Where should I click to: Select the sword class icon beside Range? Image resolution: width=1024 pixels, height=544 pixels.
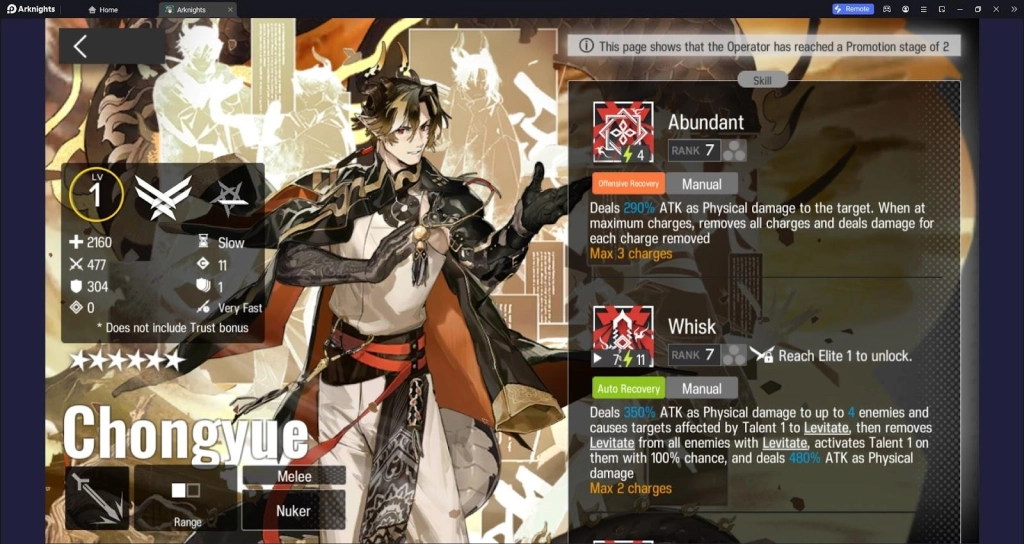(x=97, y=498)
